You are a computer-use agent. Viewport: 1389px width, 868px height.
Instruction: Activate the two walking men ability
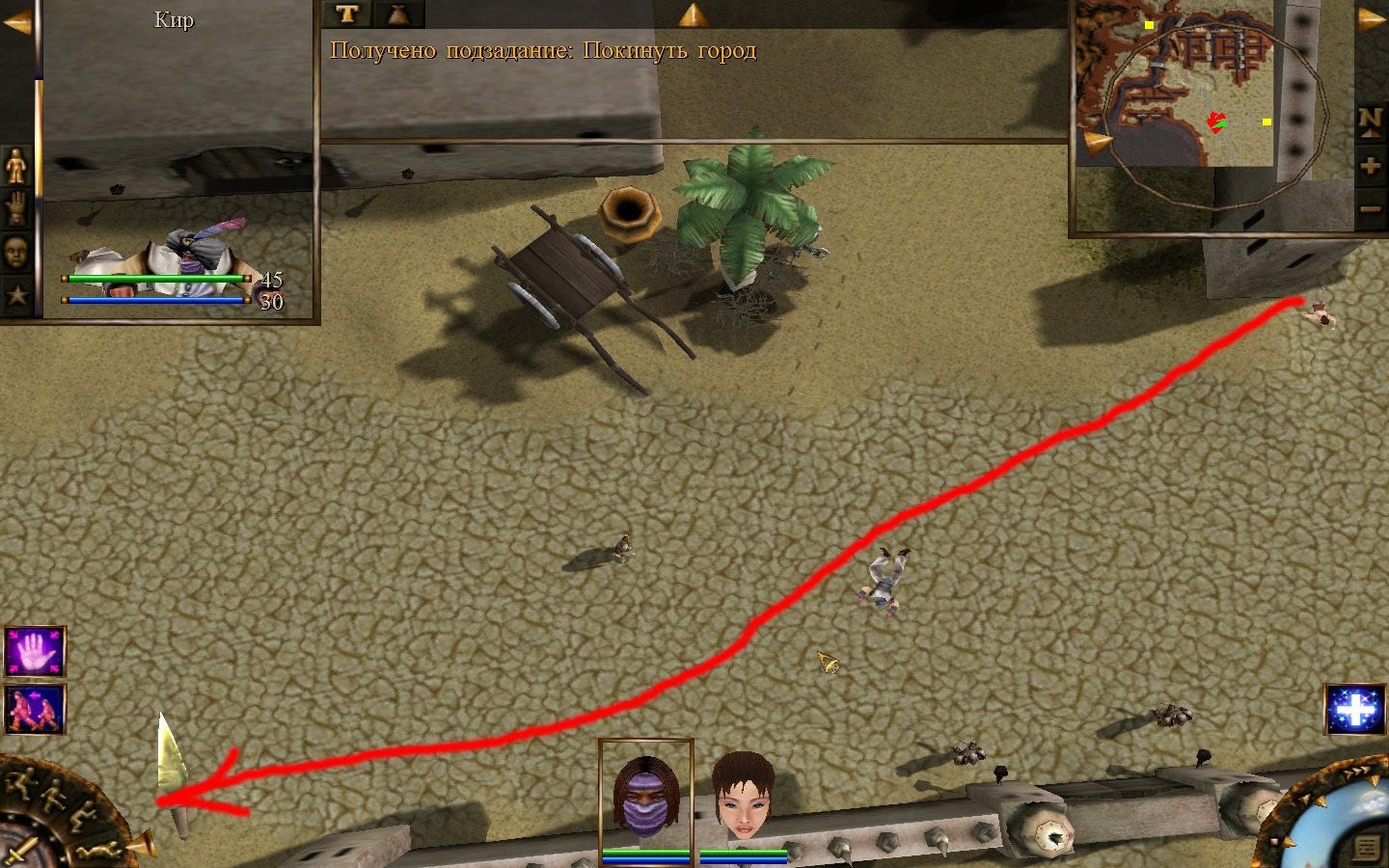(35, 710)
